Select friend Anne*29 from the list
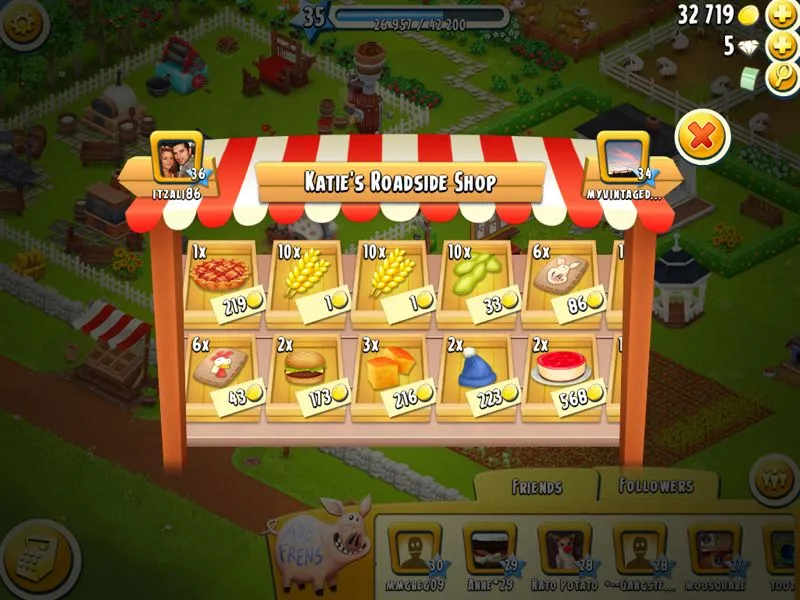The width and height of the screenshot is (800, 600). [x=489, y=550]
